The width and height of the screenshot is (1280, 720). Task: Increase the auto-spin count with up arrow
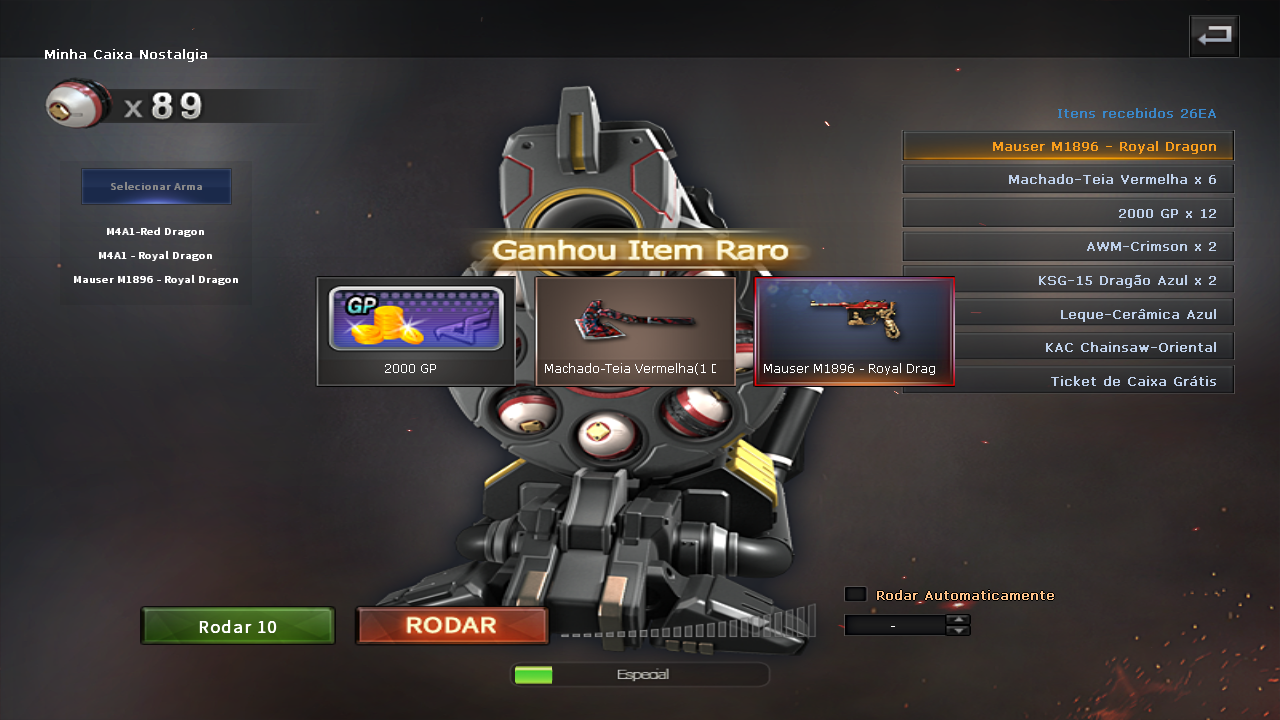coord(958,620)
